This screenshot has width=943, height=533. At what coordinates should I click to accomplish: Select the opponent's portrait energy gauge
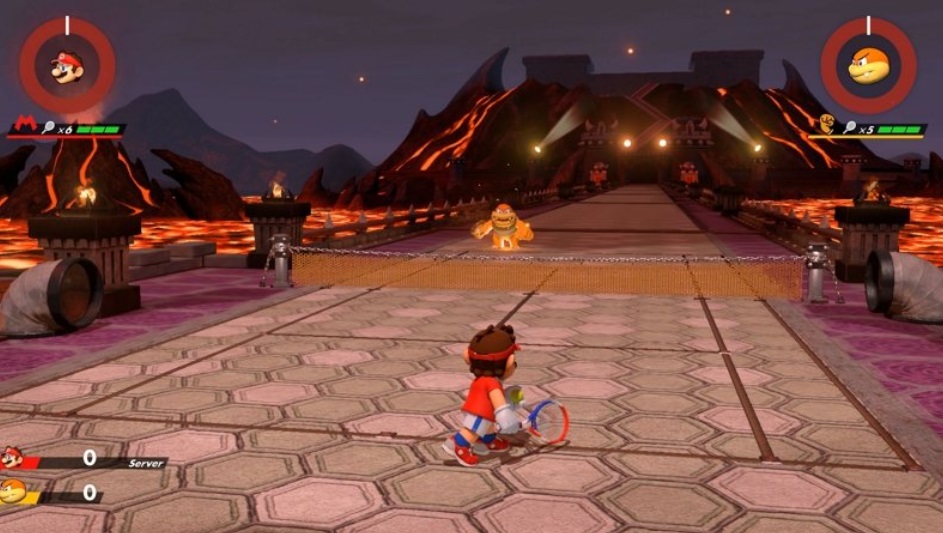click(x=868, y=66)
